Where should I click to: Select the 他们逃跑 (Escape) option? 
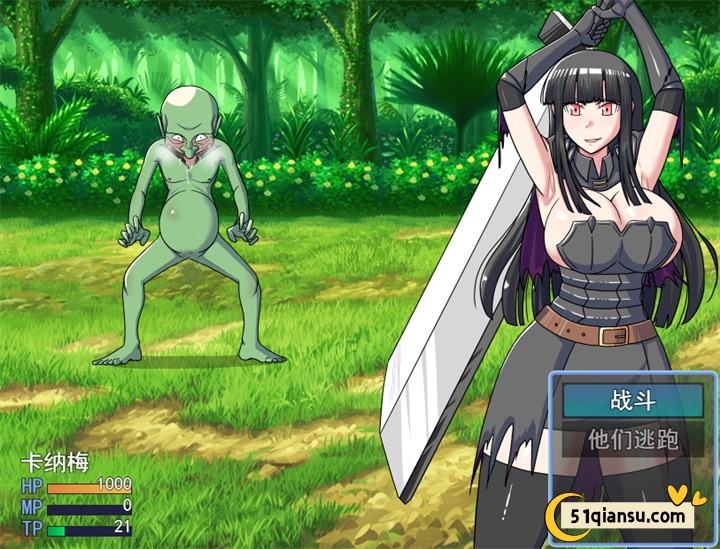(632, 438)
